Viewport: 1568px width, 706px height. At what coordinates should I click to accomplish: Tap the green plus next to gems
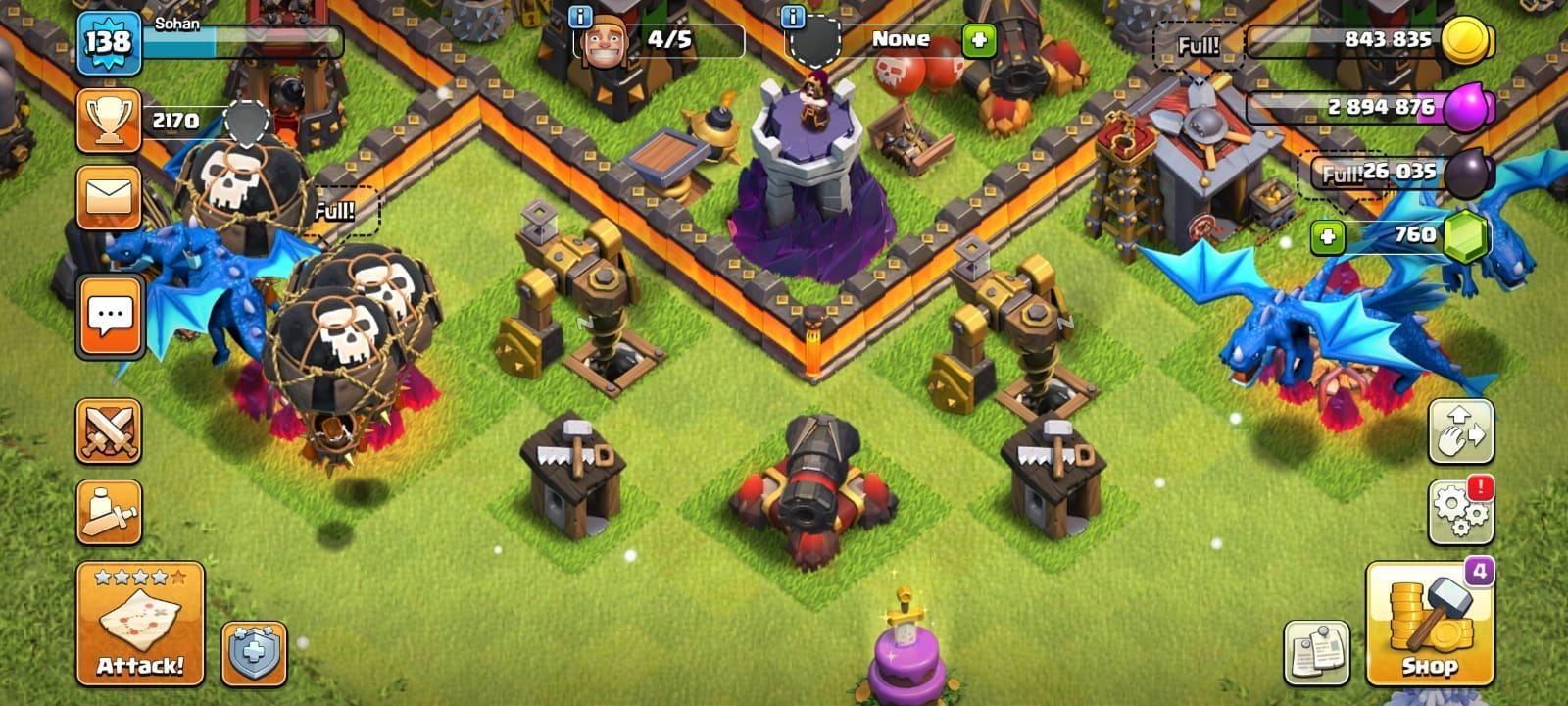[x=1327, y=235]
